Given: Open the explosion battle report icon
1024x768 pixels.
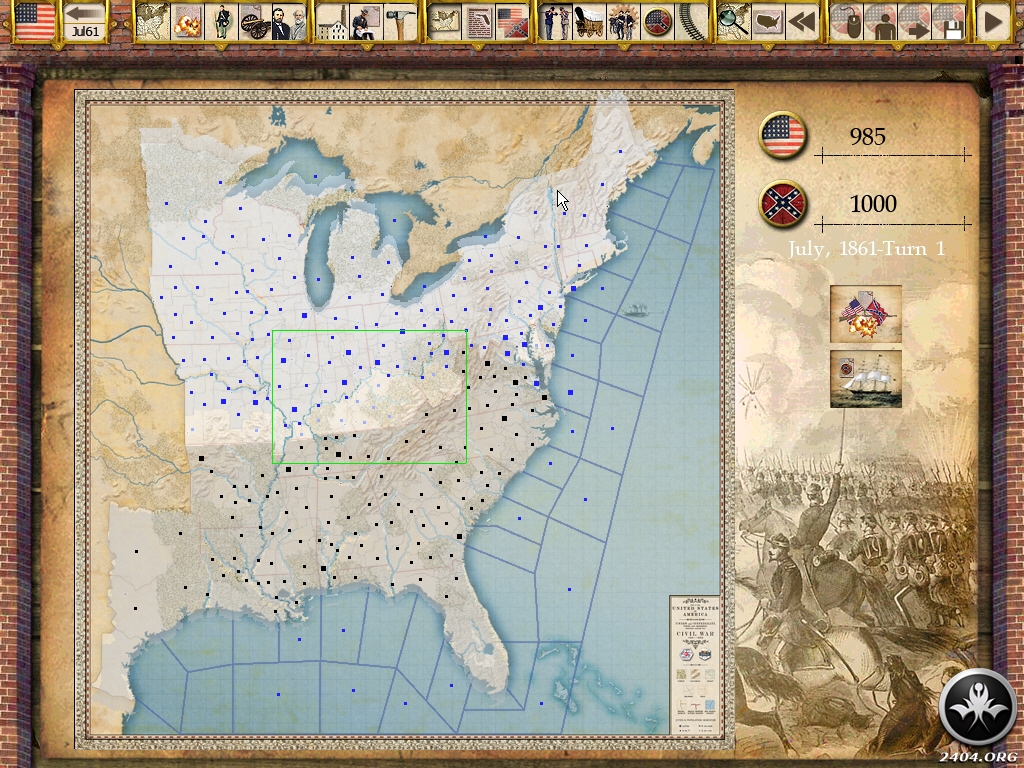Looking at the screenshot, I should pyautogui.click(x=187, y=21).
